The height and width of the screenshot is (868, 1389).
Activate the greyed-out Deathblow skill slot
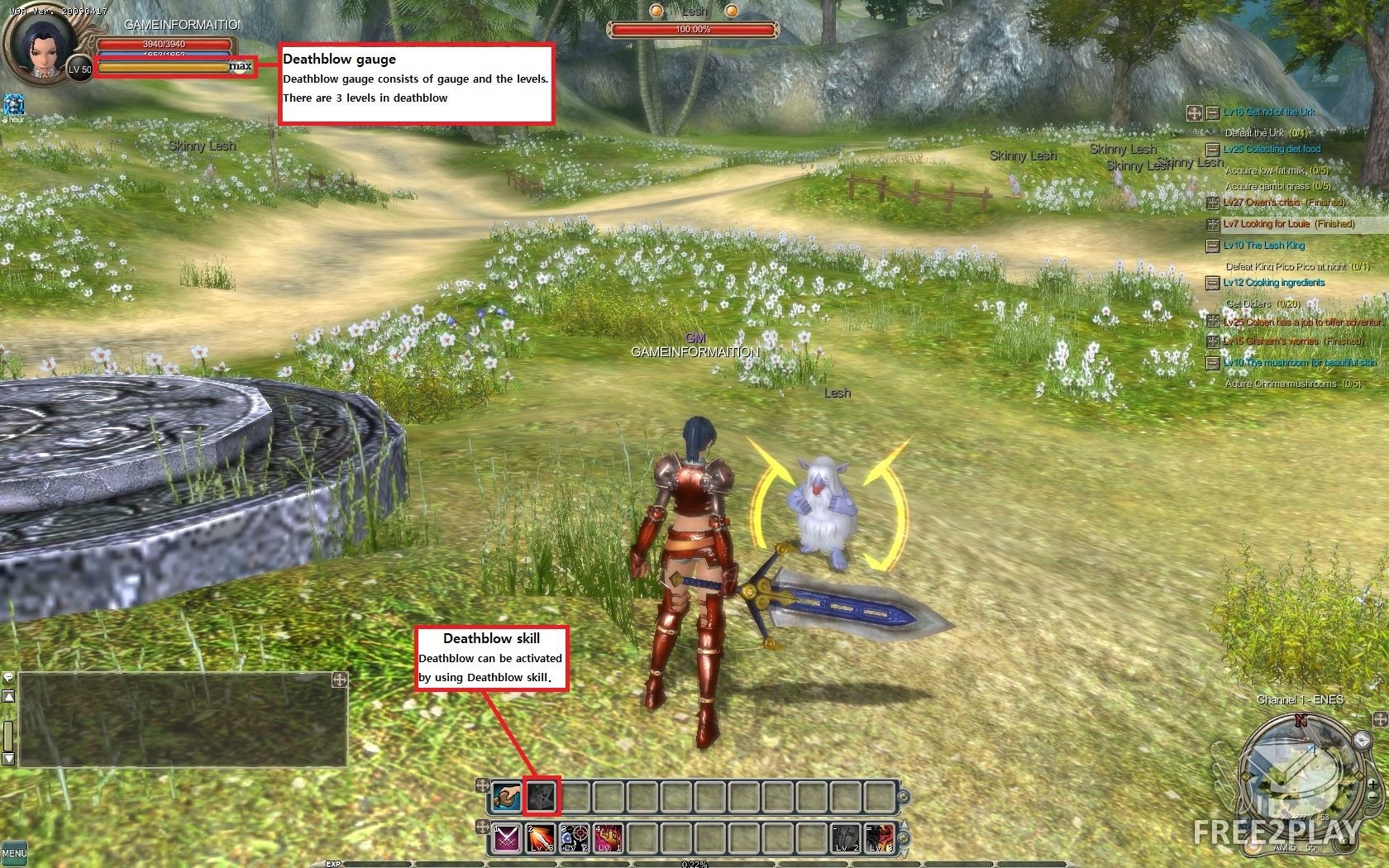click(x=542, y=796)
